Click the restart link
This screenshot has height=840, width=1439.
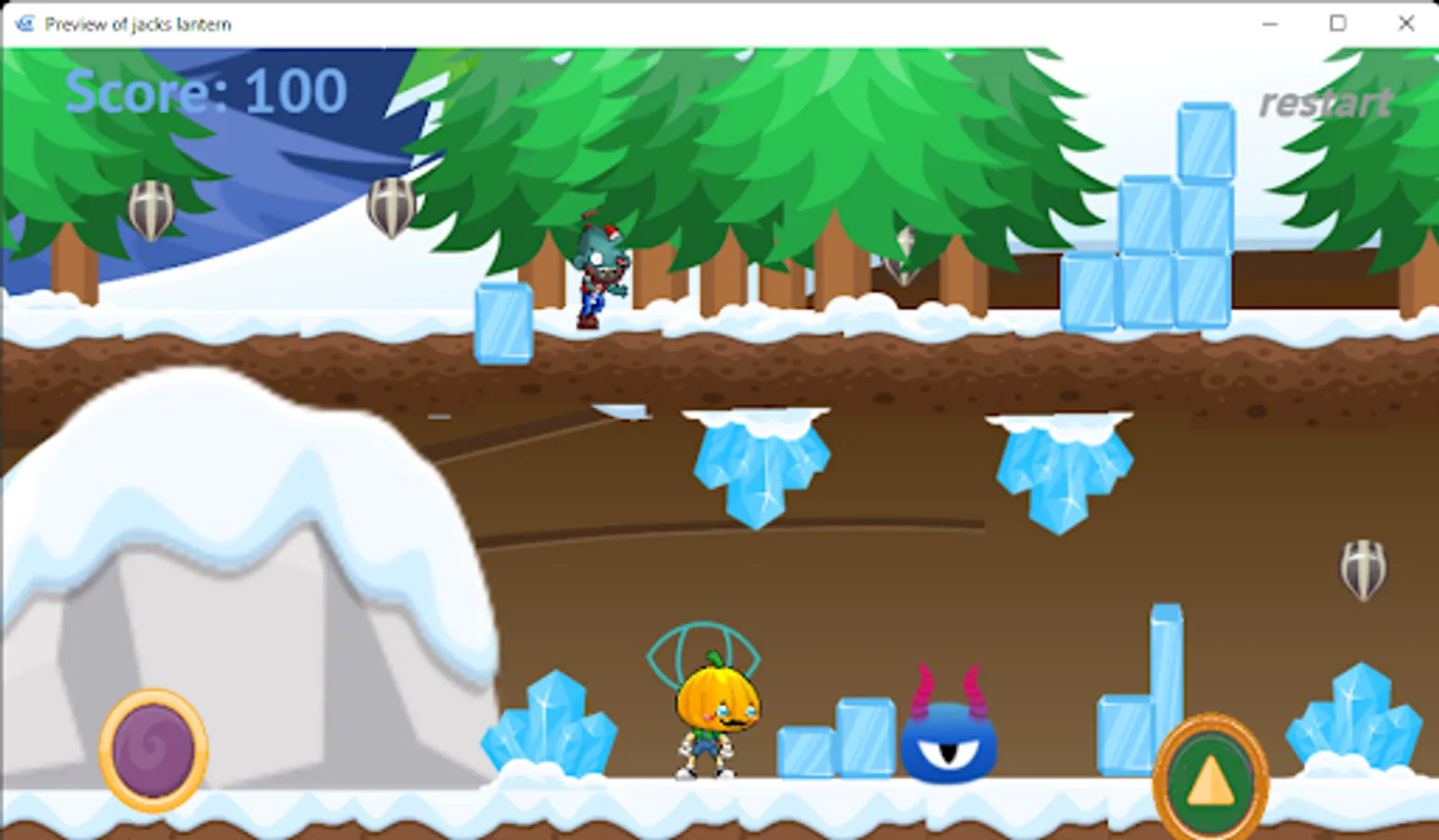(1325, 103)
